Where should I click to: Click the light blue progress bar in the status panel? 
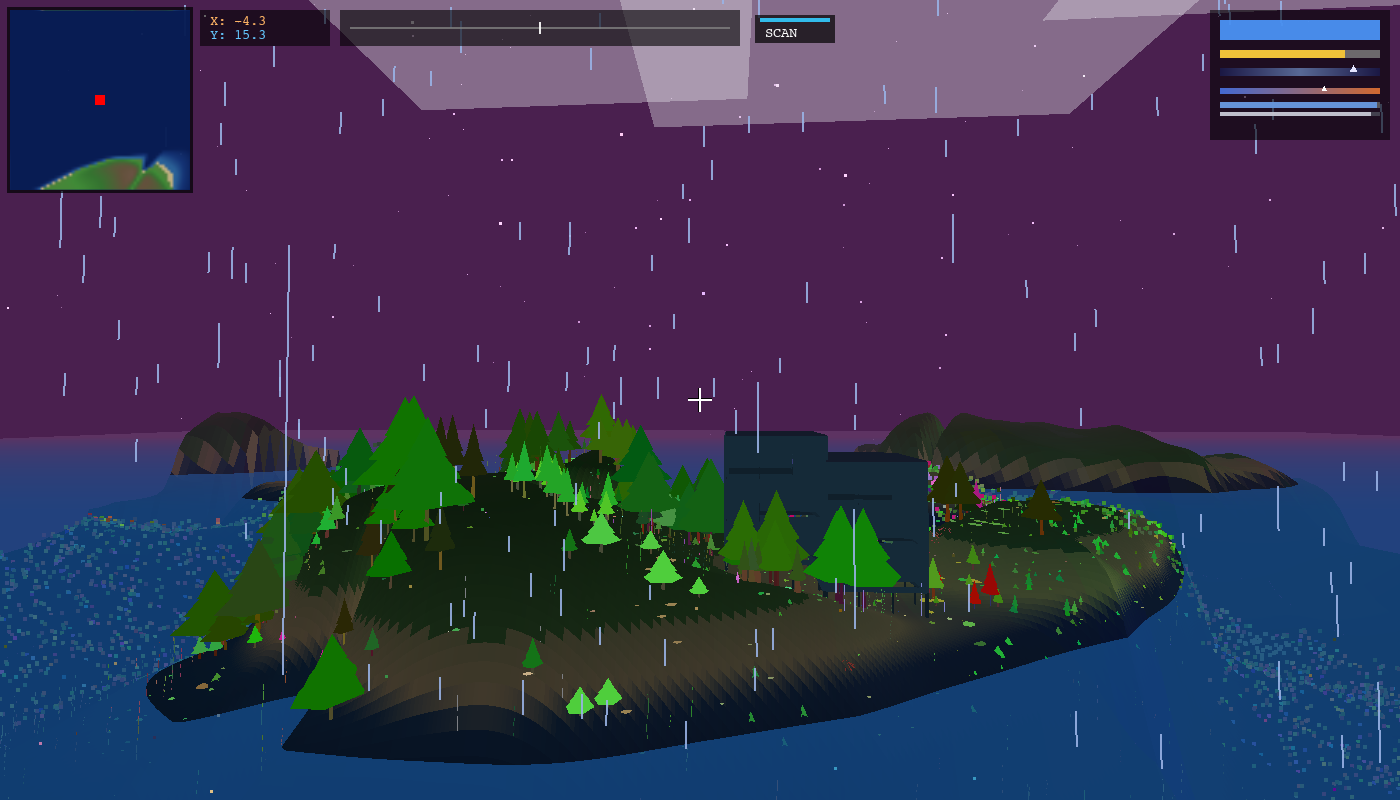point(1298,106)
